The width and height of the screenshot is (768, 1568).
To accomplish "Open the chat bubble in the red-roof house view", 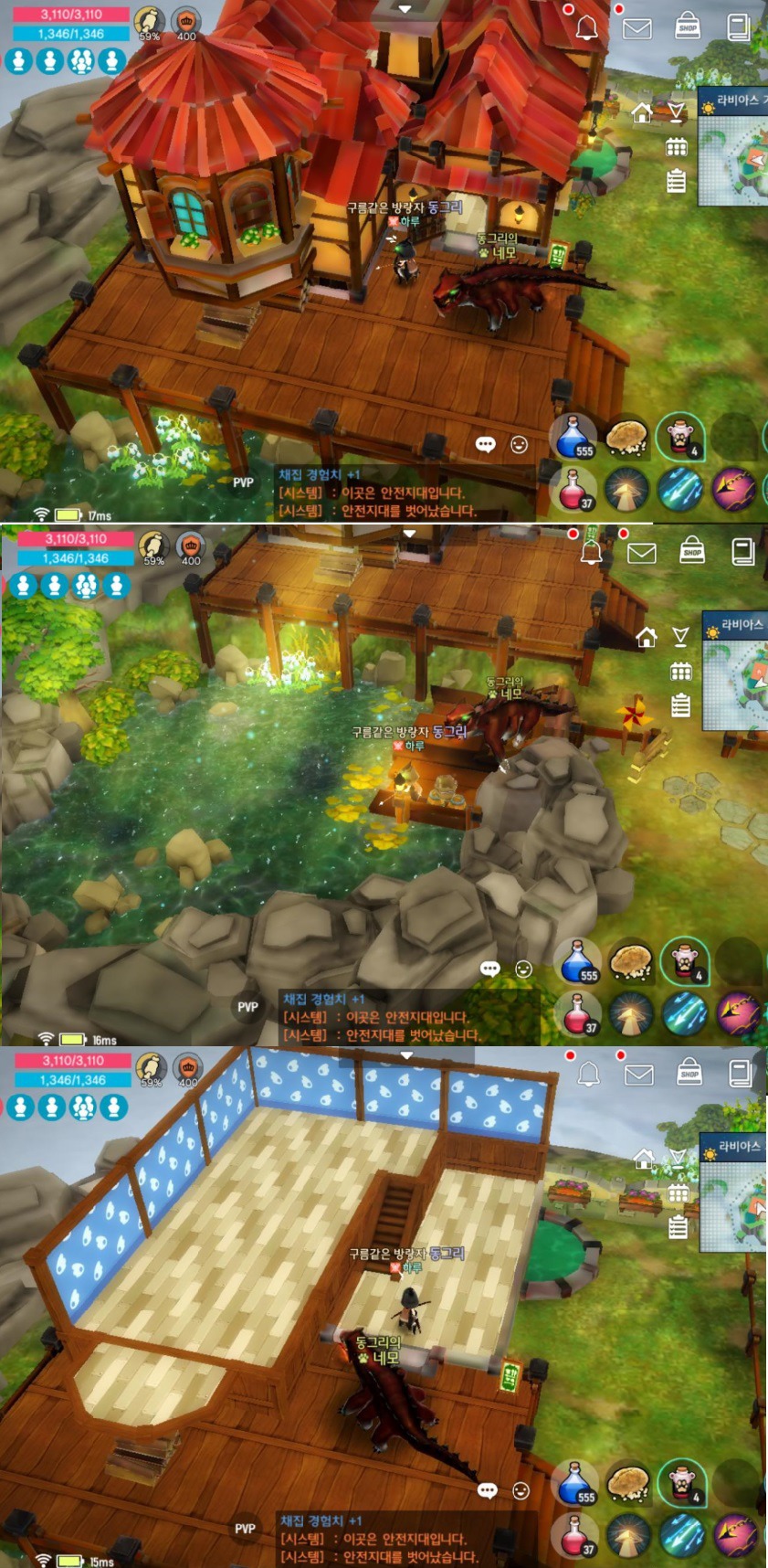I will click(486, 445).
